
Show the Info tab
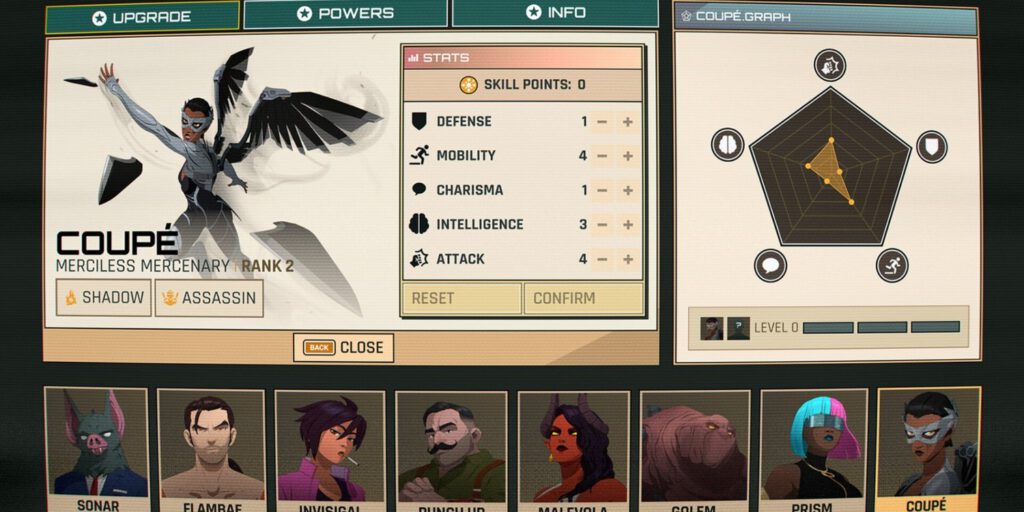click(555, 13)
